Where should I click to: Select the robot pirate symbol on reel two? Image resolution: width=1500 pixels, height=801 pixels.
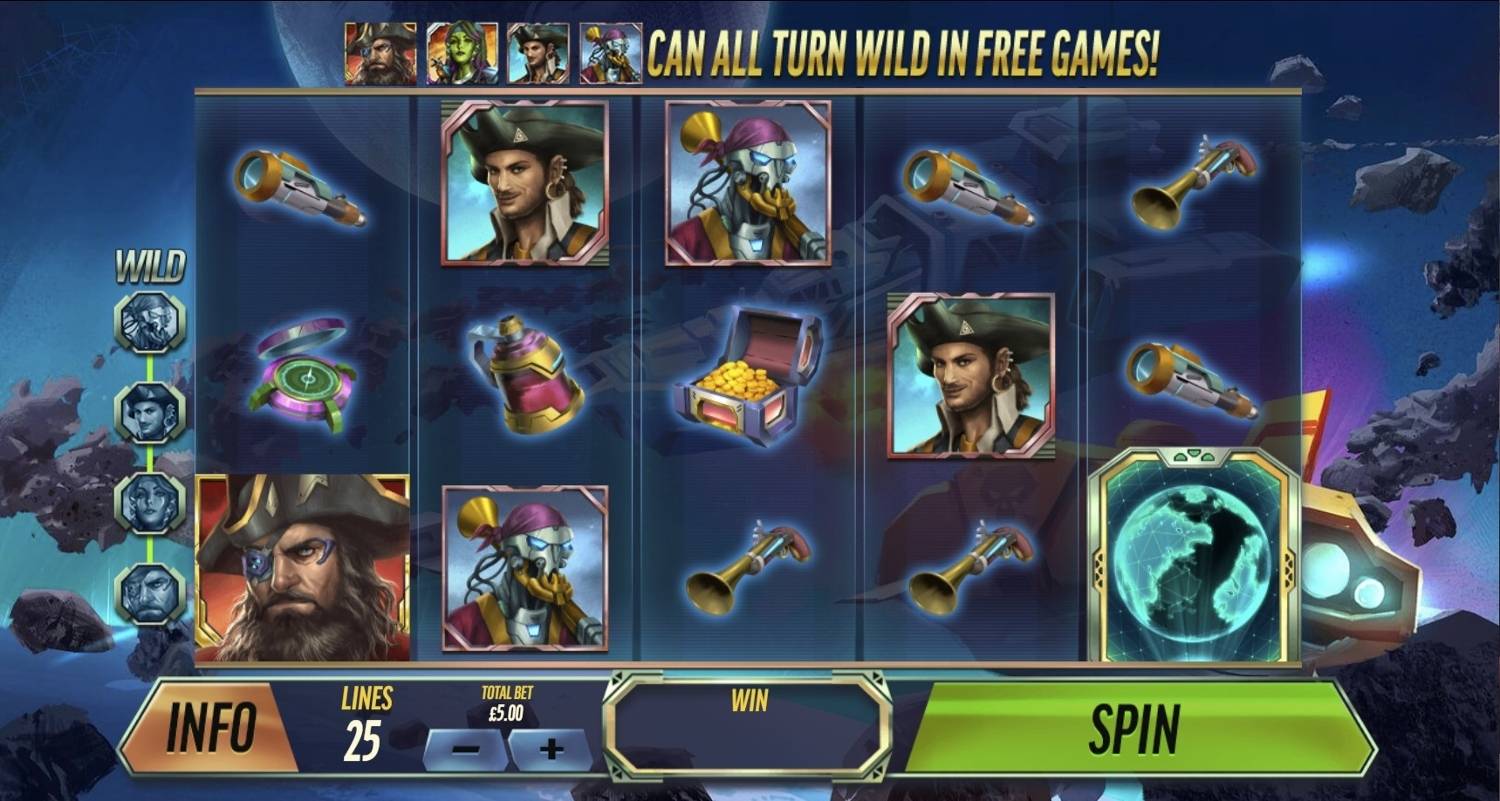525,570
